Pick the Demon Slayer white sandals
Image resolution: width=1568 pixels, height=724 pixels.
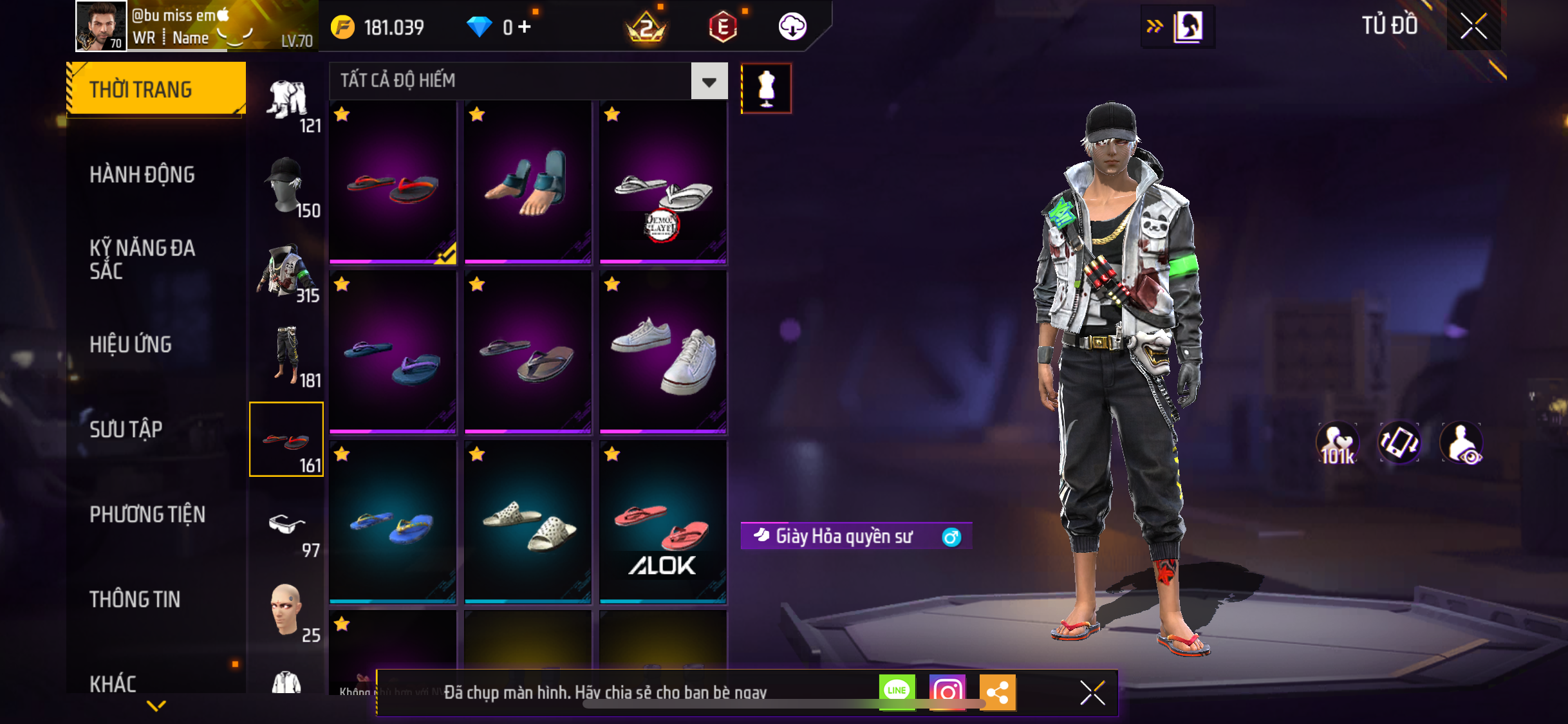(663, 182)
